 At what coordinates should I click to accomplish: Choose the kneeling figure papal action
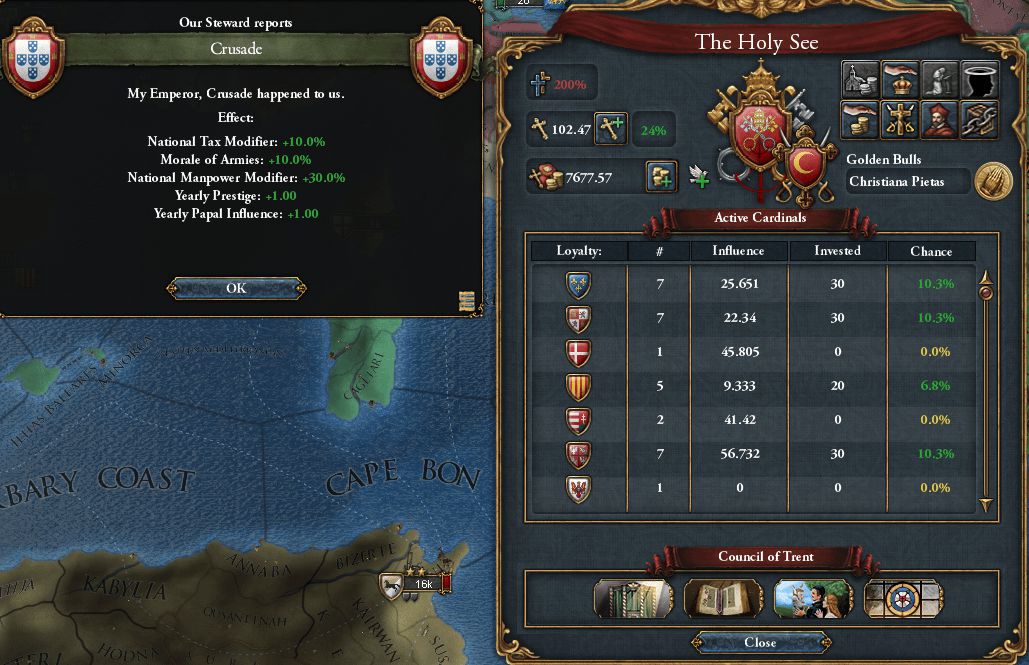coord(940,80)
